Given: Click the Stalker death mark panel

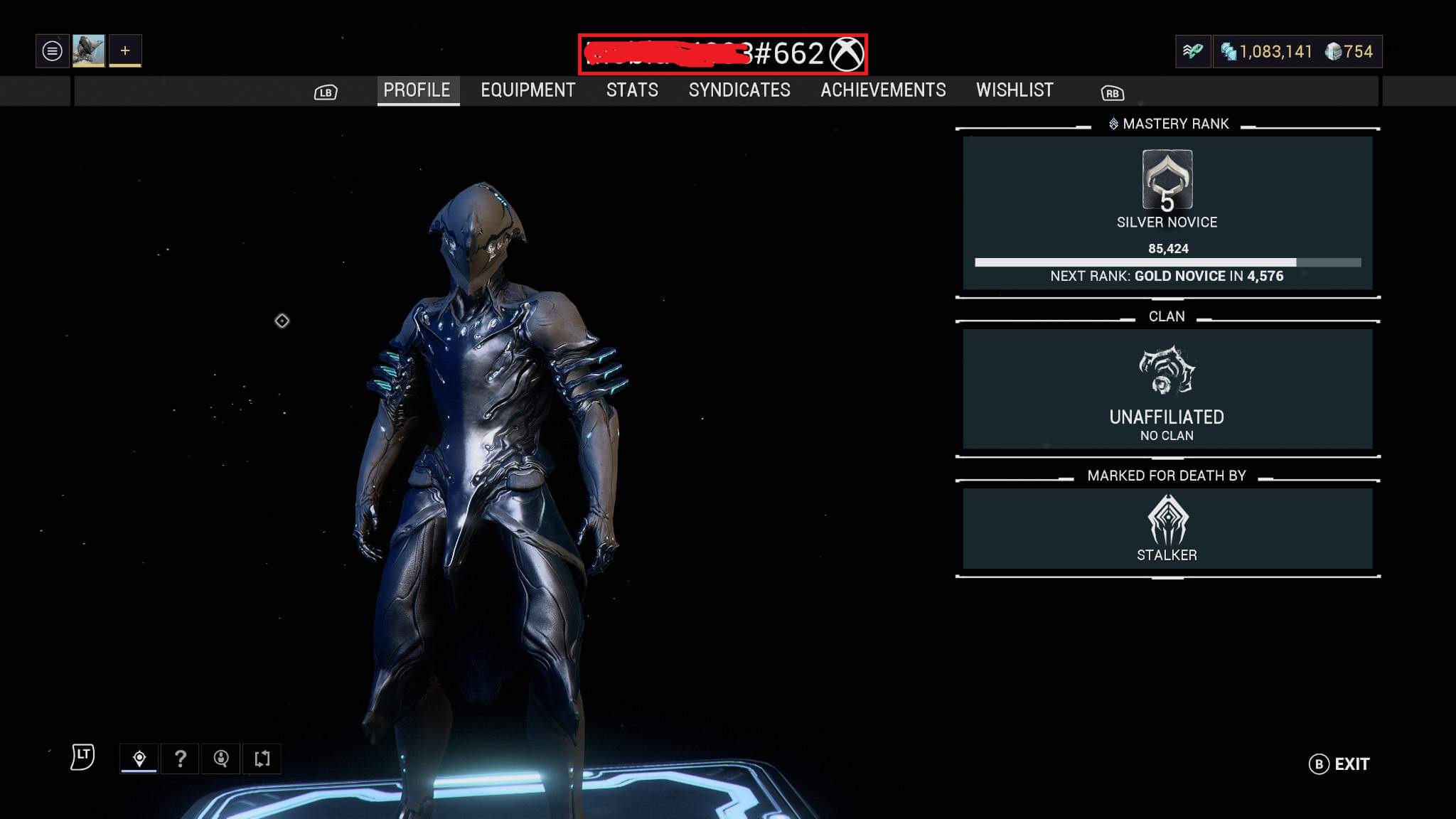Looking at the screenshot, I should click(1167, 528).
